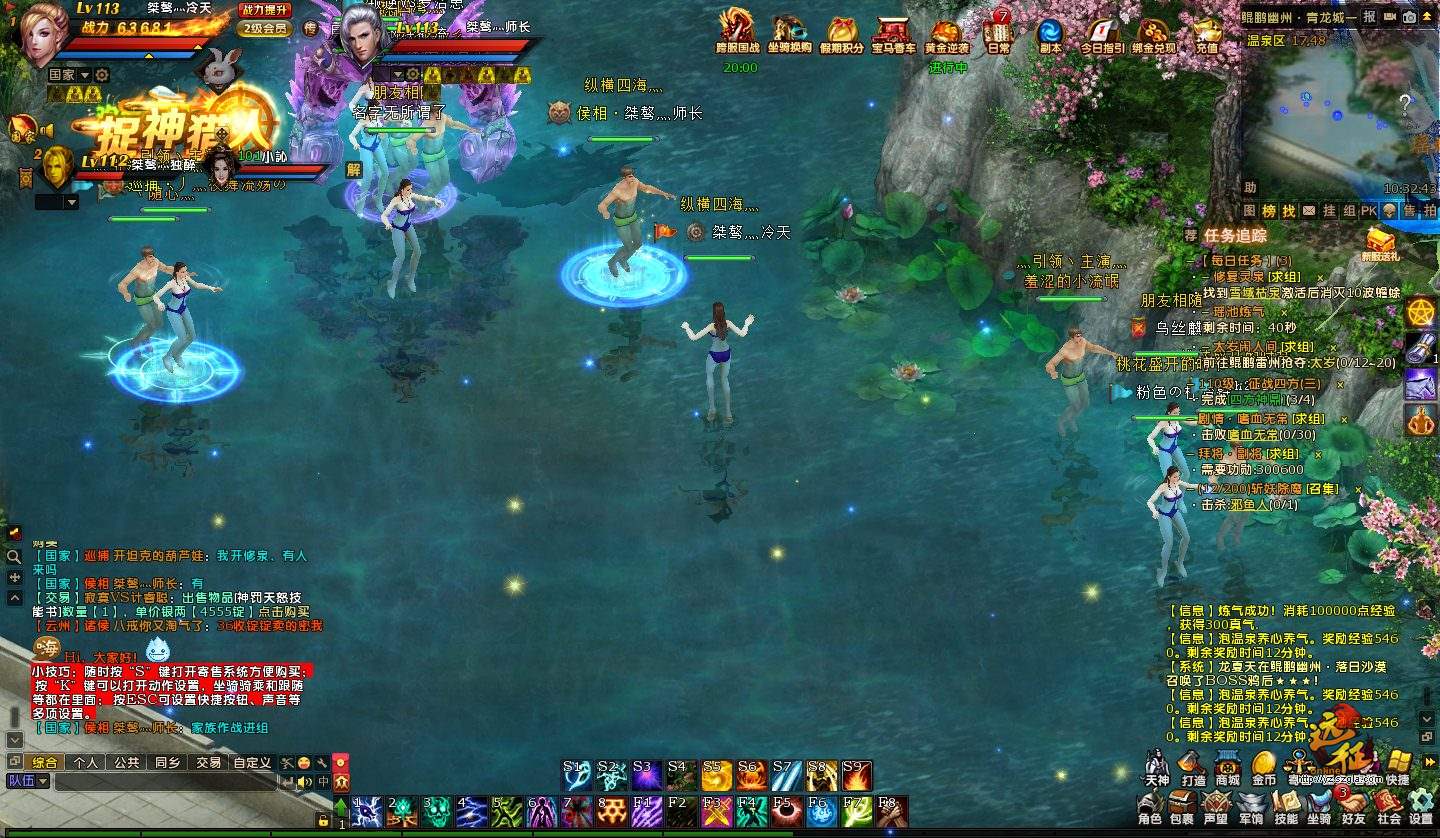
Task: Click the 战力提升 power boost button
Action: [x=265, y=10]
